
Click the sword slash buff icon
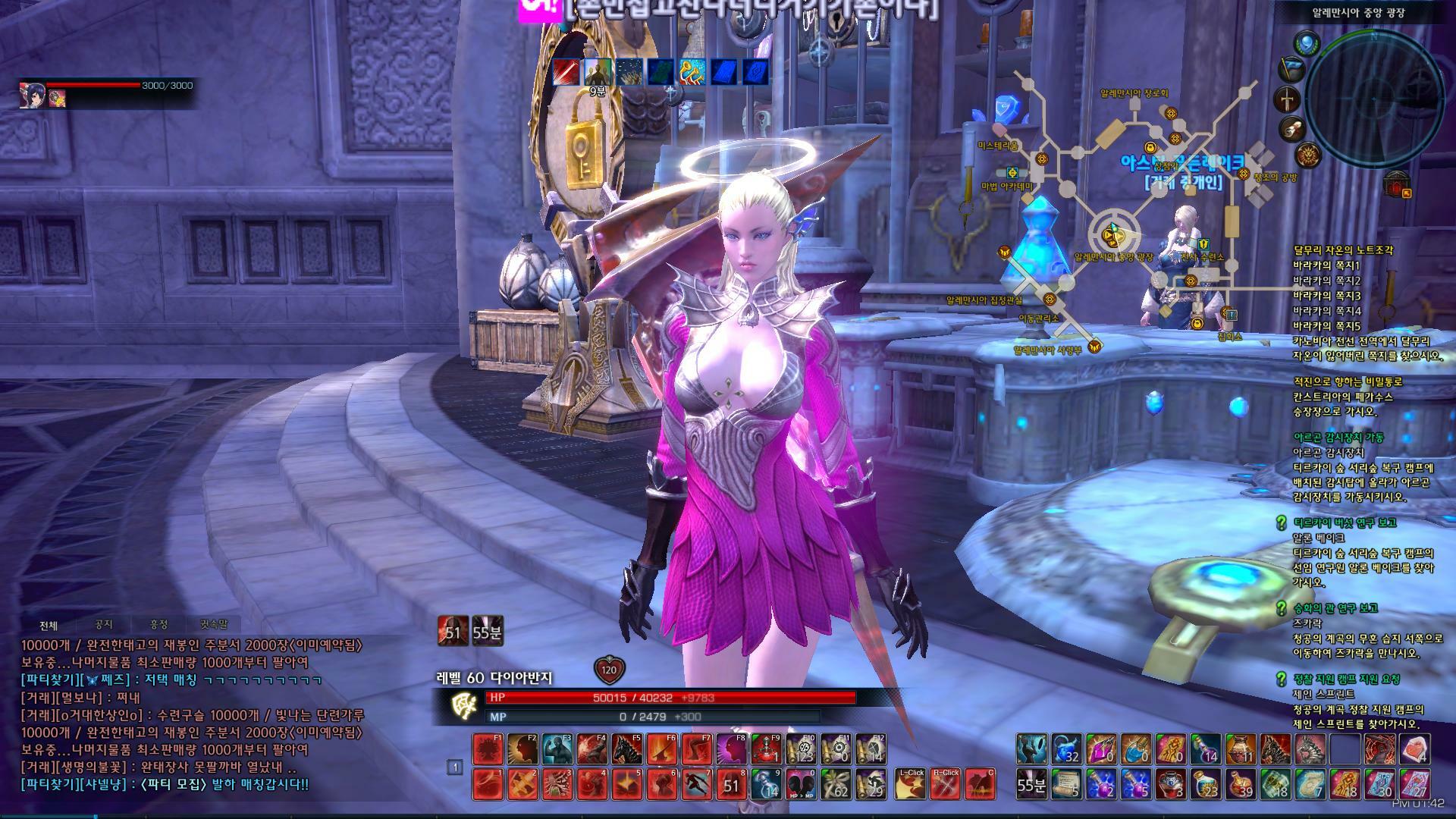click(566, 72)
